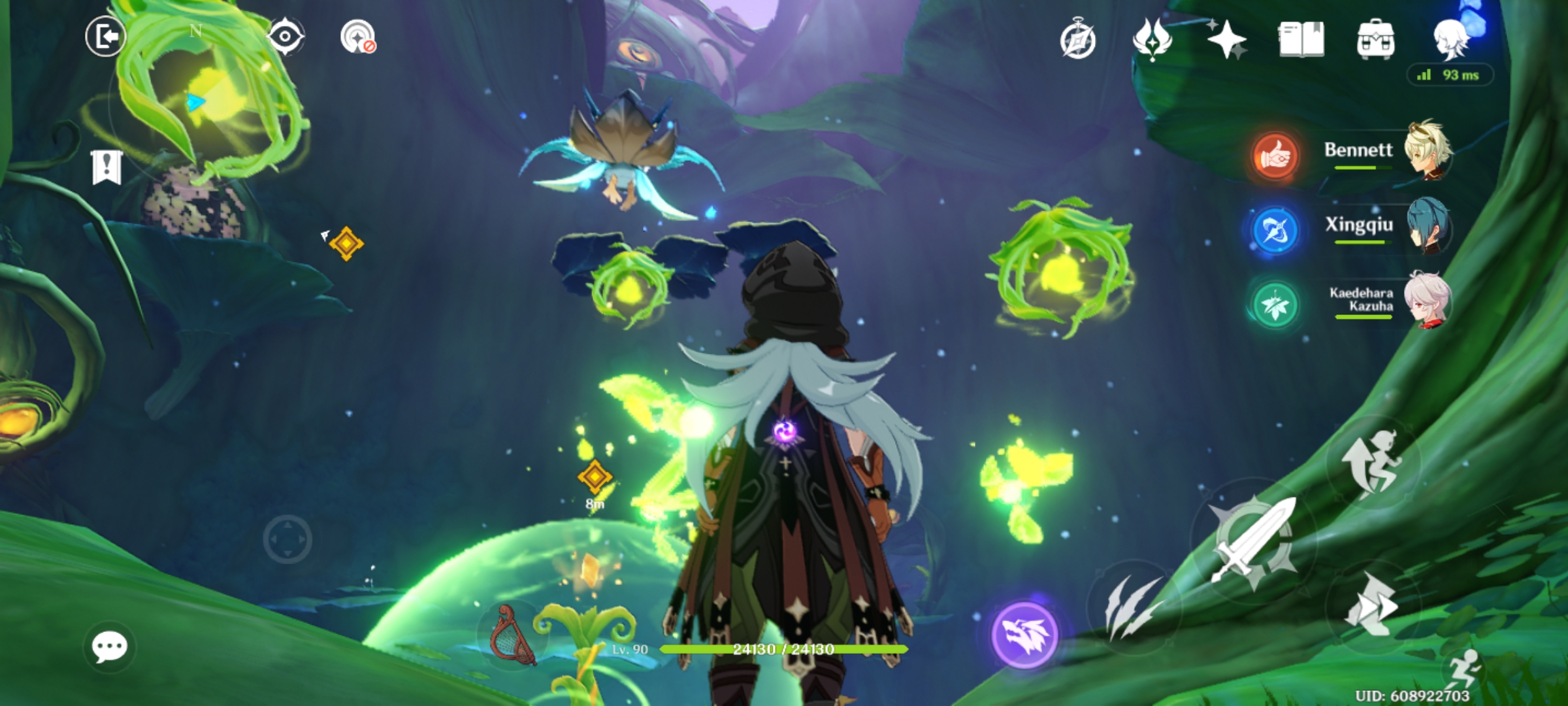Open the Adventurer Handbook compass icon
1568x706 pixels.
click(x=1079, y=41)
